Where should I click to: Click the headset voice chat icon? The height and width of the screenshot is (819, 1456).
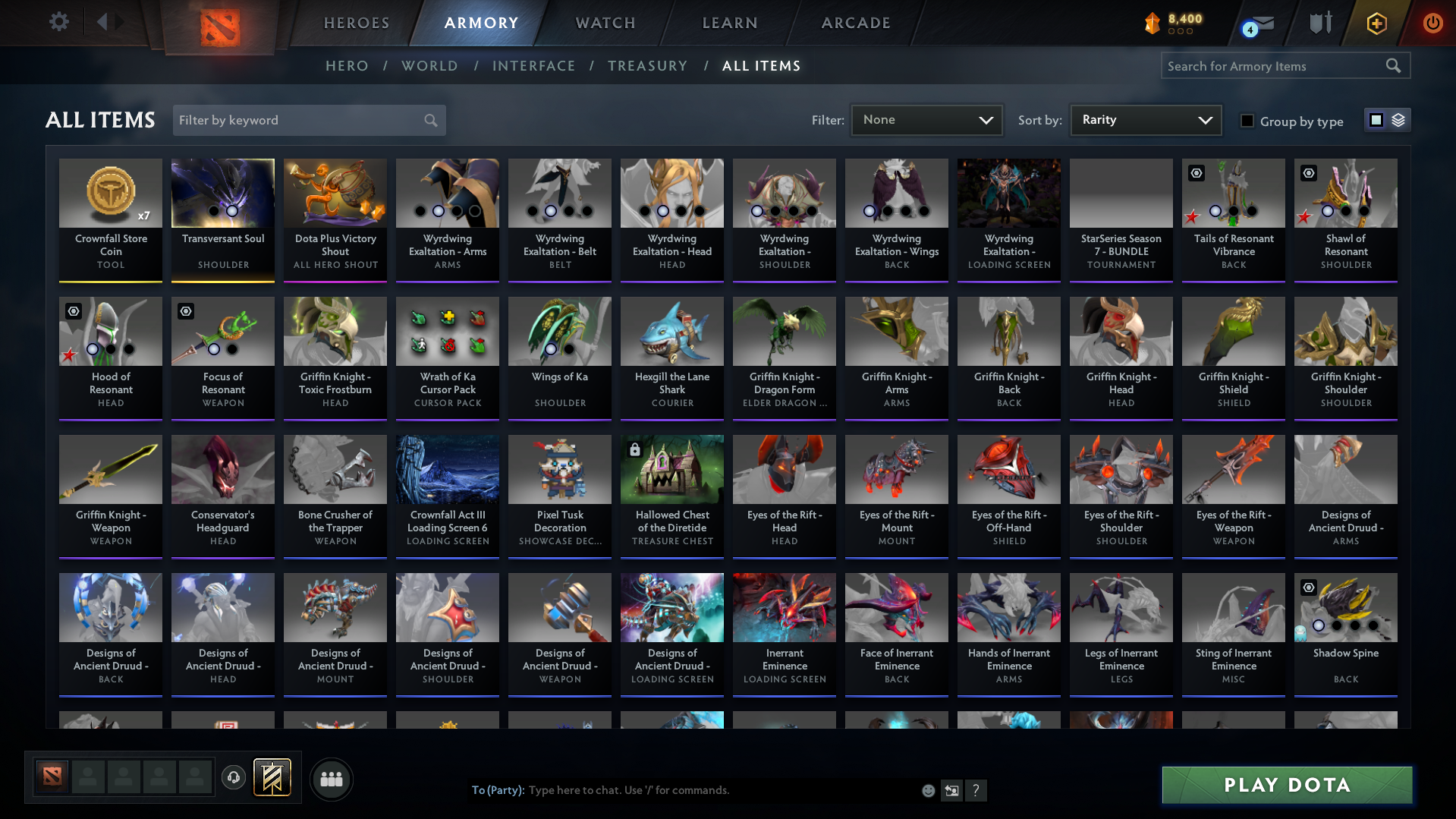coord(234,778)
